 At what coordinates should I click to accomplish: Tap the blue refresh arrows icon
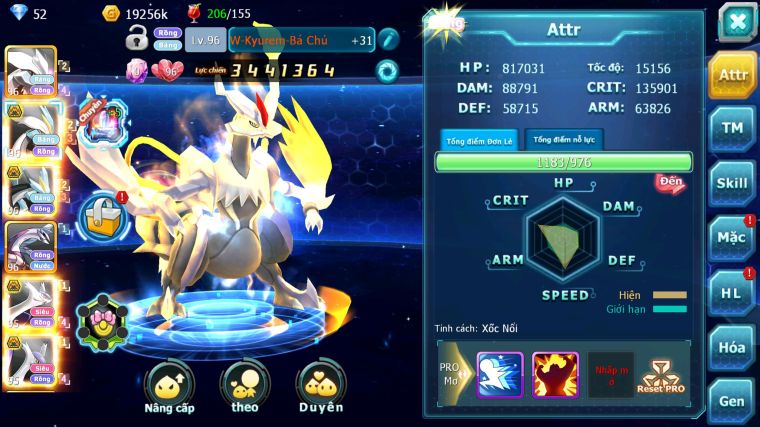coord(387,71)
